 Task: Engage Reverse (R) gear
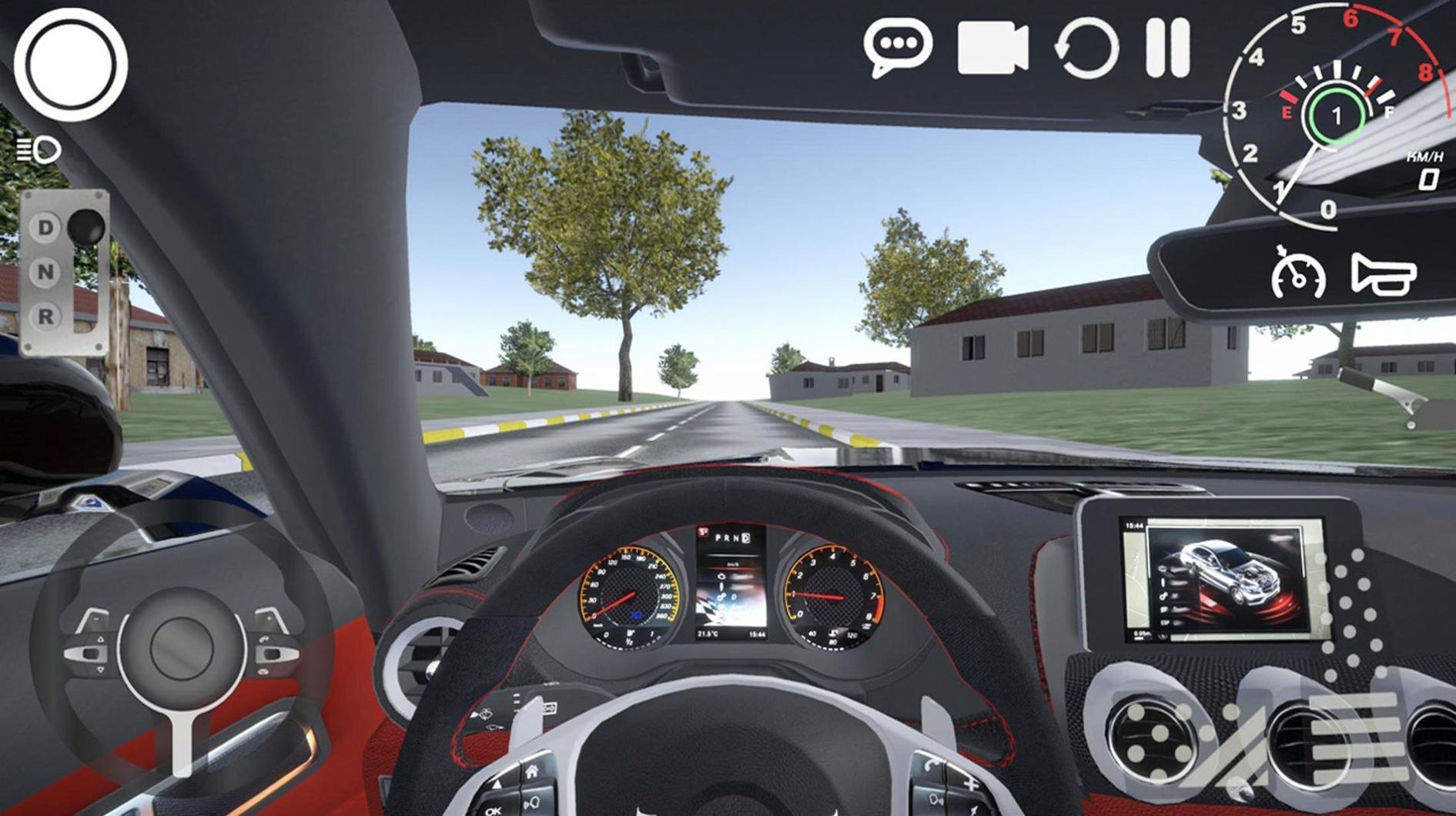(x=45, y=317)
